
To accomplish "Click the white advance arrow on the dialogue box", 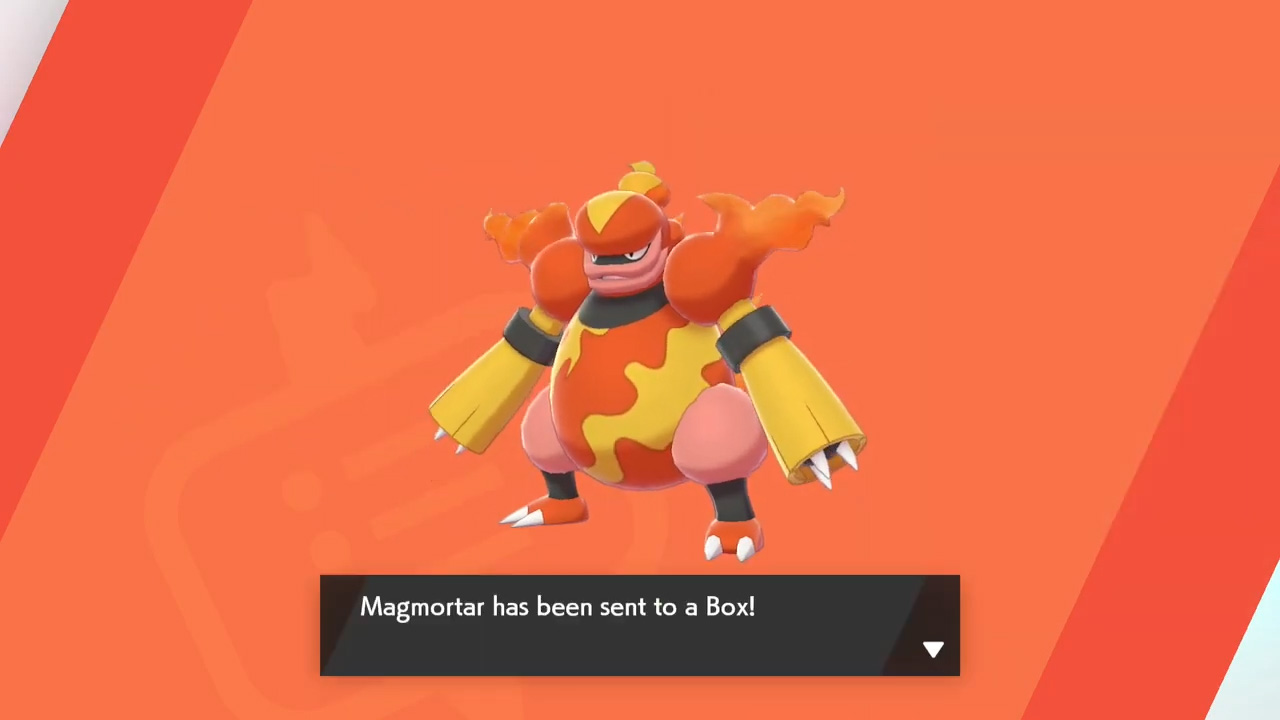I will (932, 649).
